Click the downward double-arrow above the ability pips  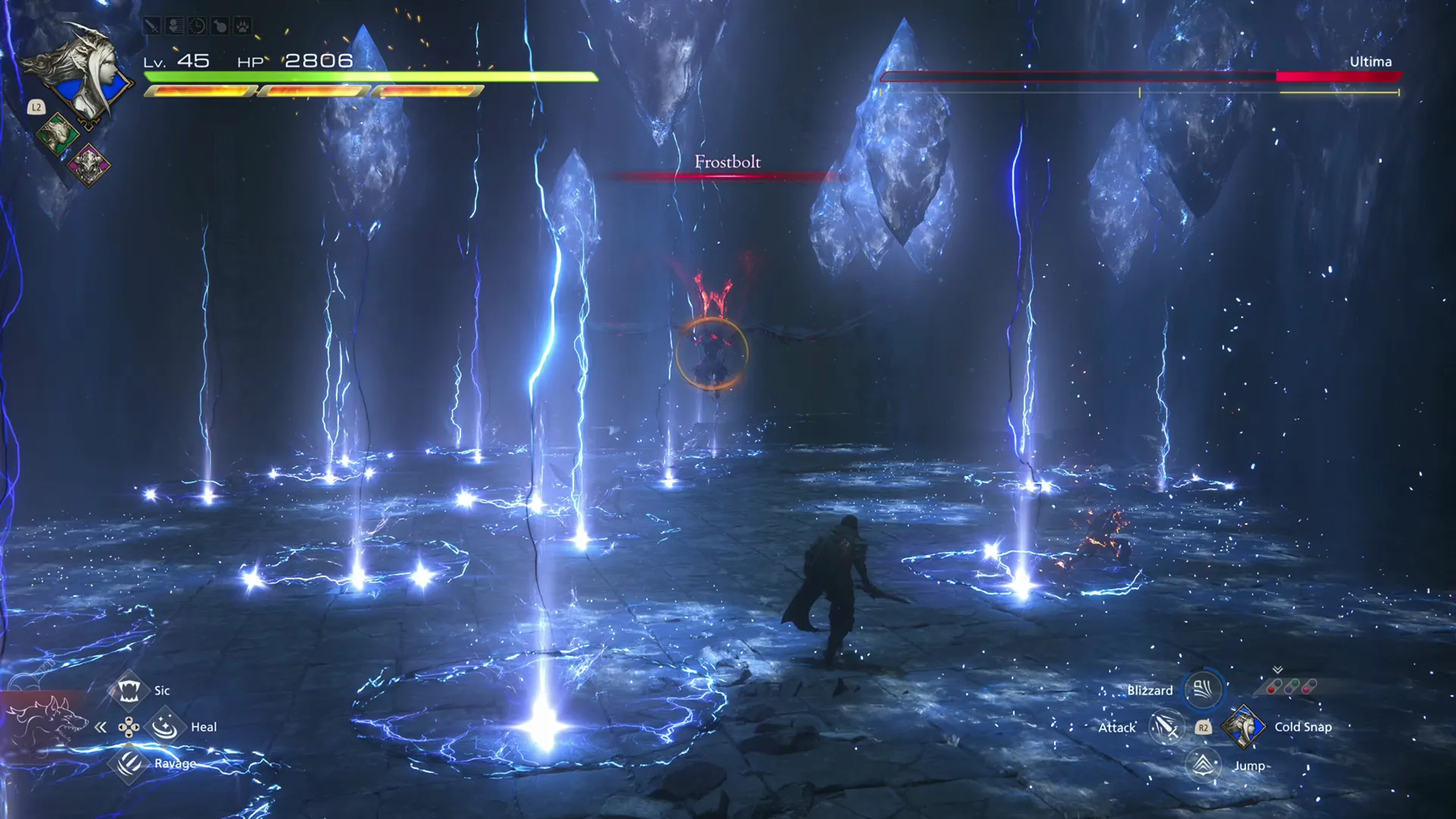1277,670
